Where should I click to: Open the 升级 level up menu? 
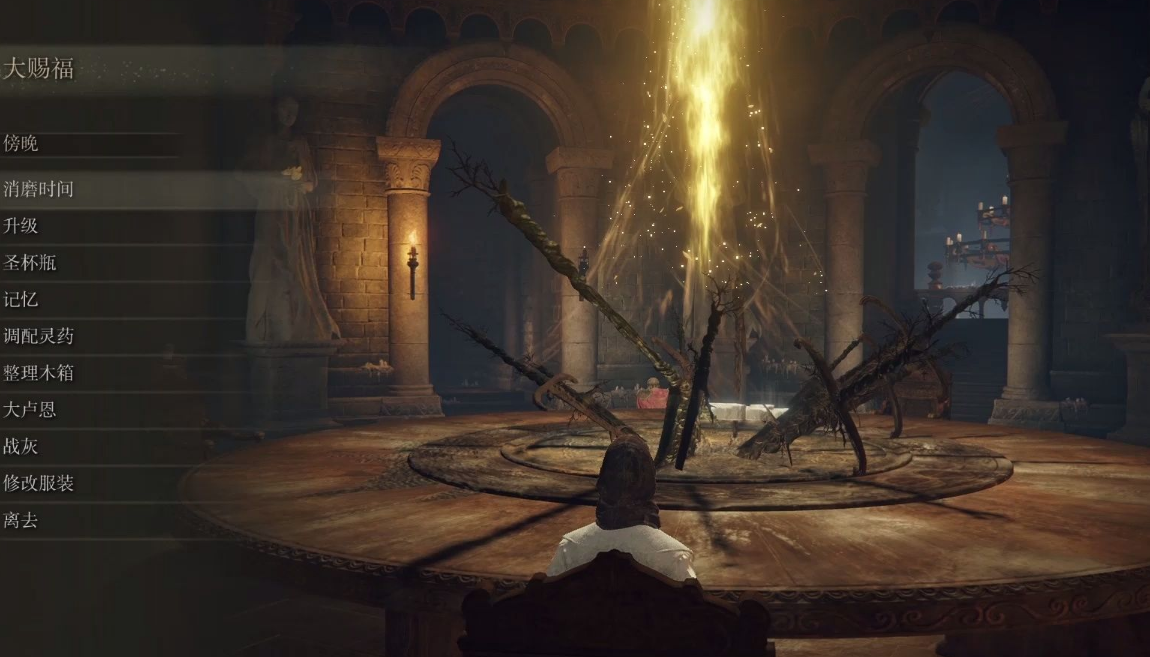(x=21, y=226)
